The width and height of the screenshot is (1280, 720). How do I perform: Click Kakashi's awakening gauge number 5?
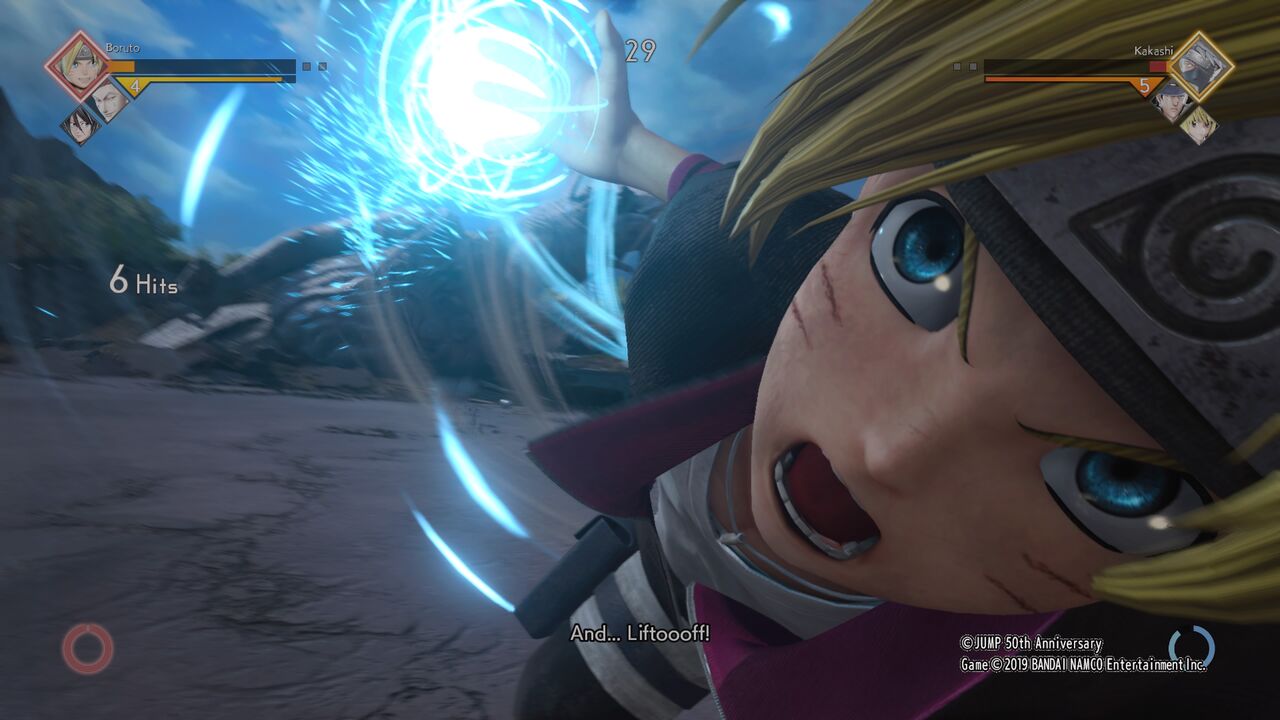(x=1145, y=86)
